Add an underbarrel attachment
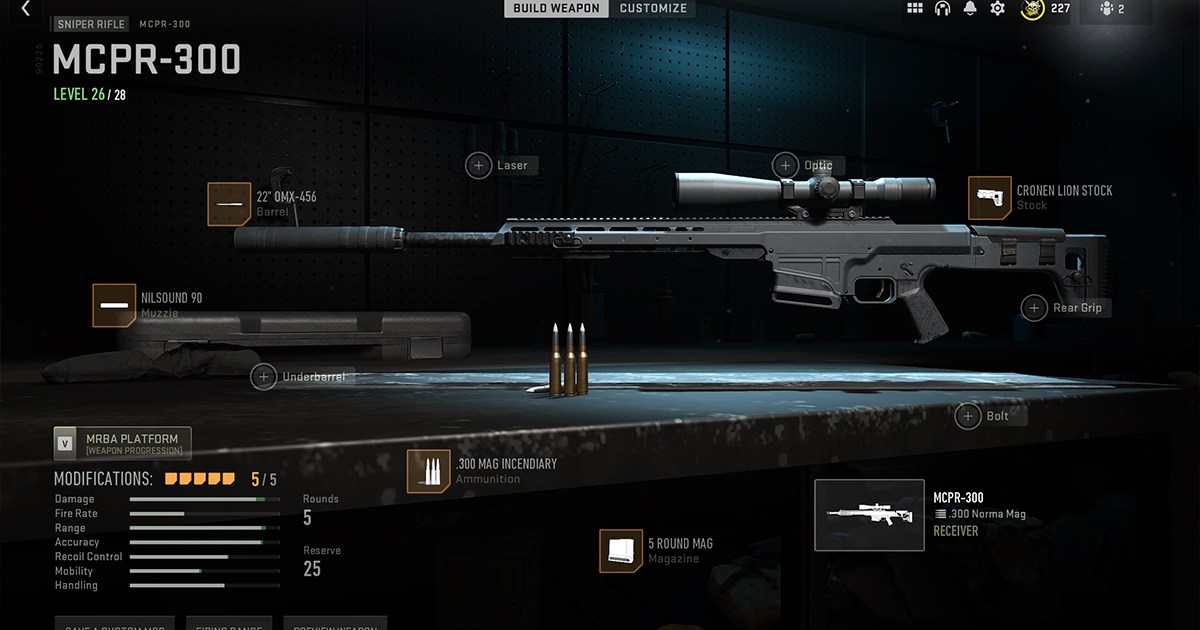The height and width of the screenshot is (630, 1200). click(x=264, y=377)
